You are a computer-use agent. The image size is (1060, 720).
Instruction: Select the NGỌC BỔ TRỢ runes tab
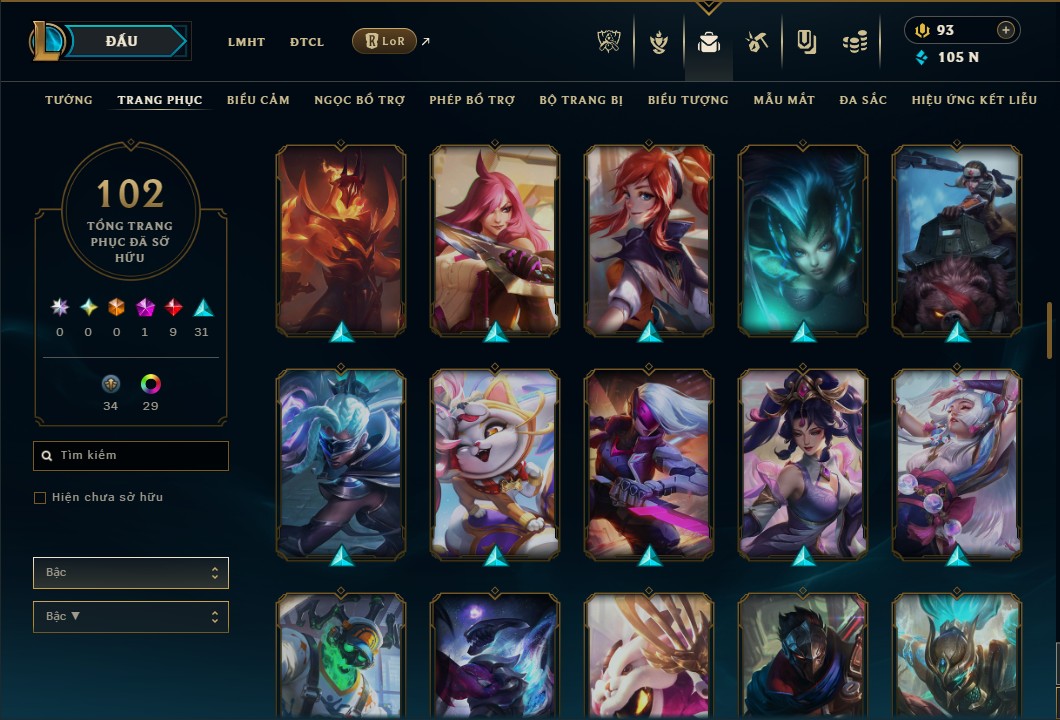pyautogui.click(x=359, y=100)
